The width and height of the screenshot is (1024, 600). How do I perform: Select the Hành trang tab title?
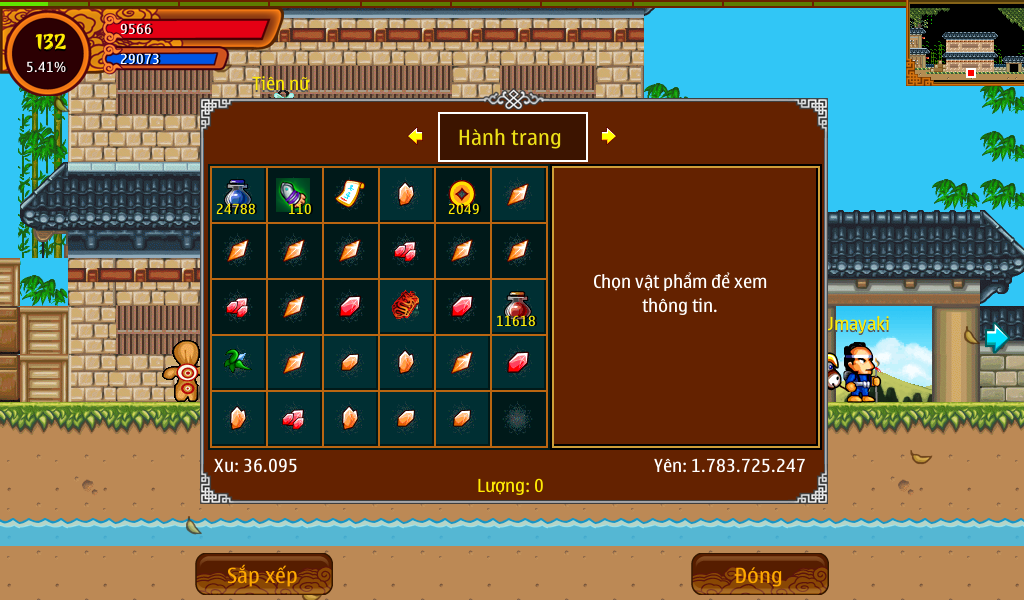512,137
